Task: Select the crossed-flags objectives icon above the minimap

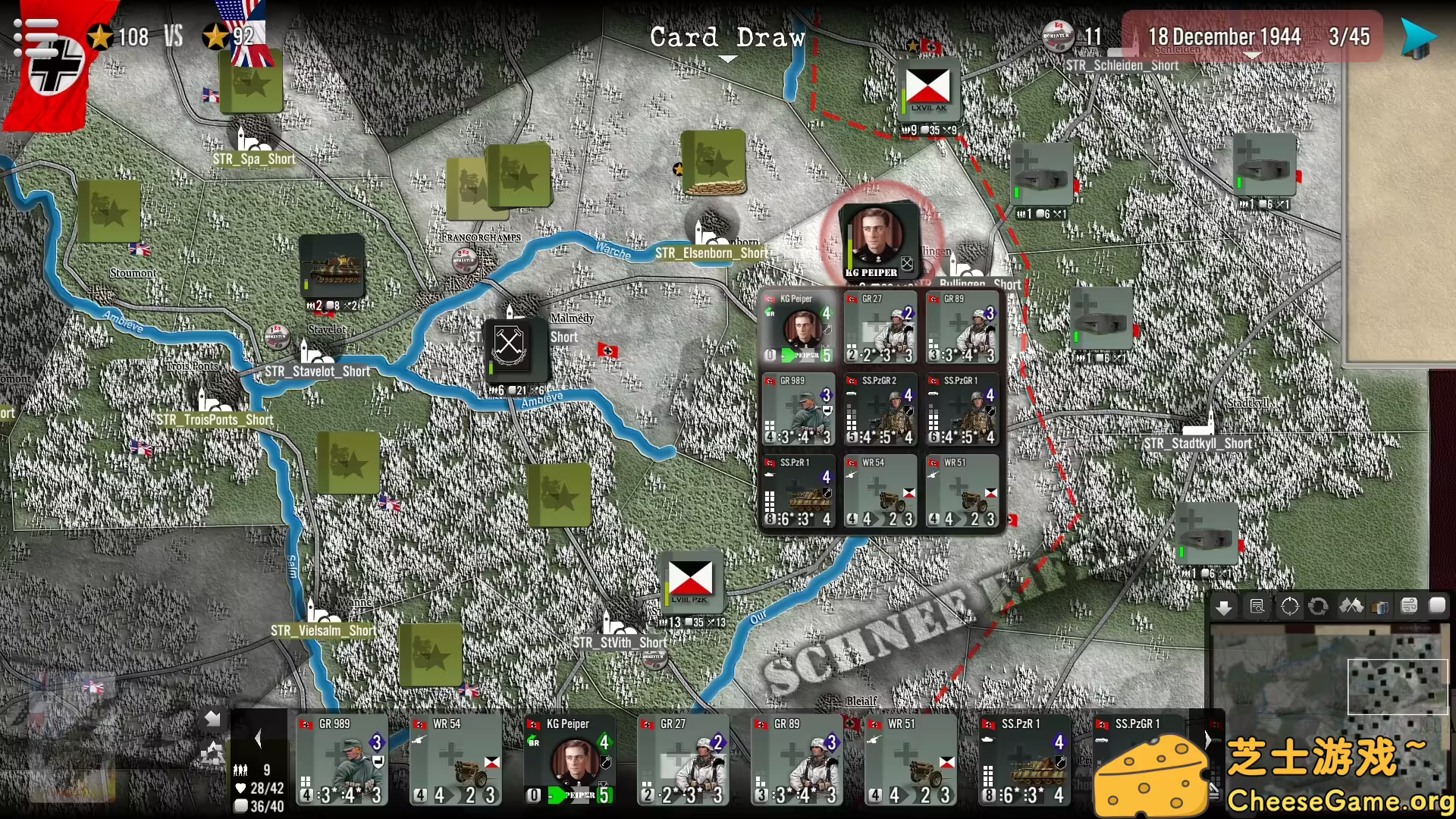Action: click(1351, 606)
